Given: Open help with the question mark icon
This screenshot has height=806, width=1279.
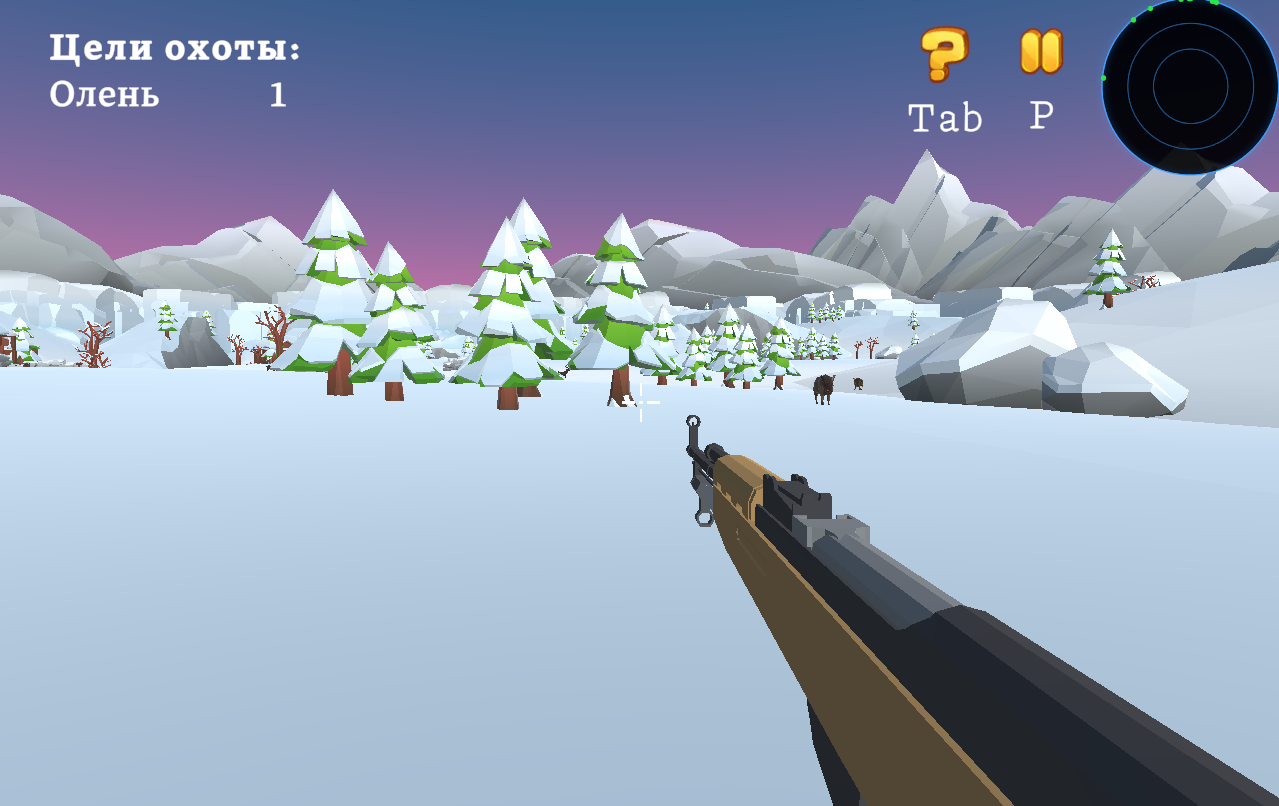Looking at the screenshot, I should tap(943, 54).
